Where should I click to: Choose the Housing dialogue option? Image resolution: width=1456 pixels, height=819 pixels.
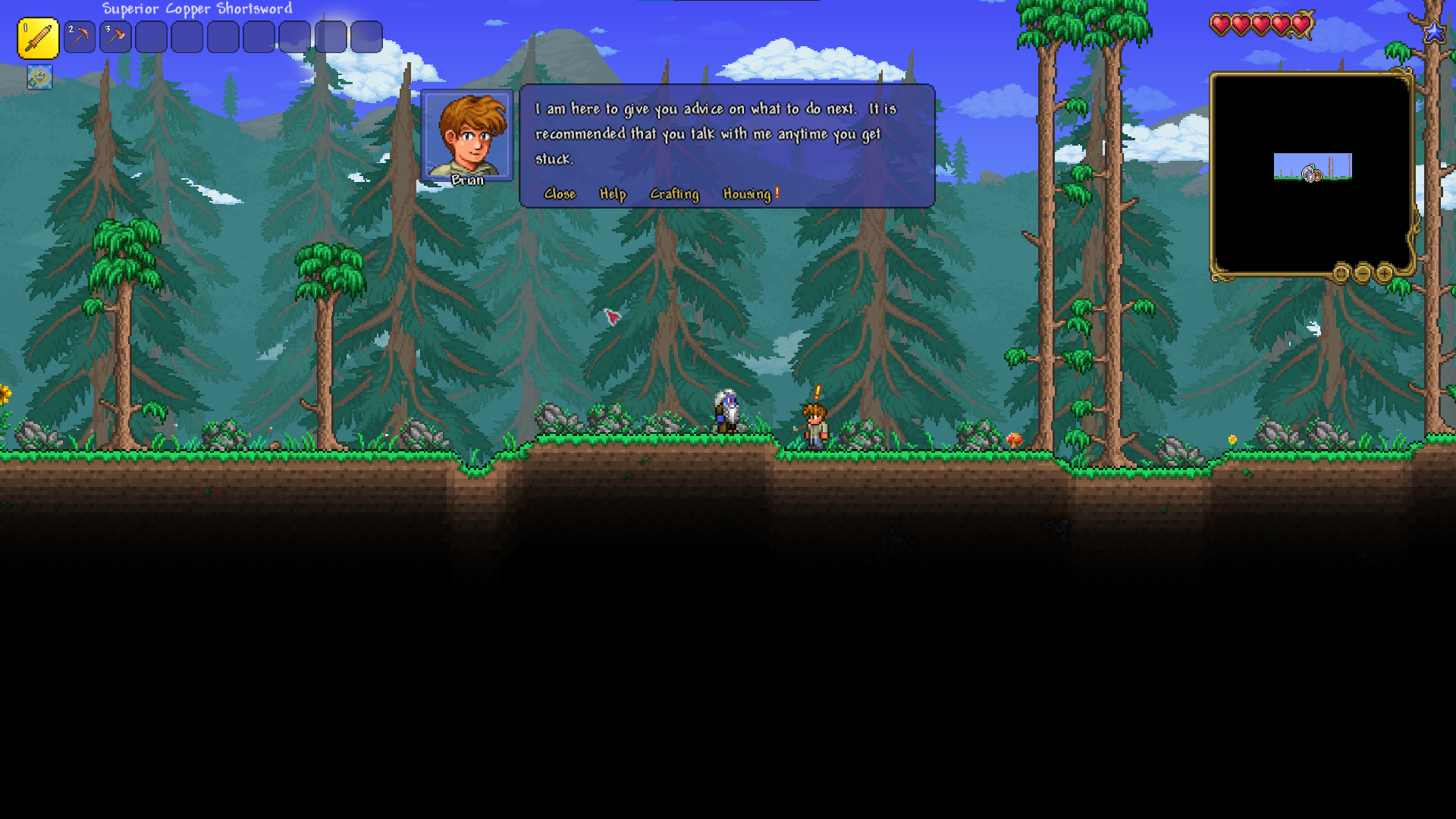748,194
